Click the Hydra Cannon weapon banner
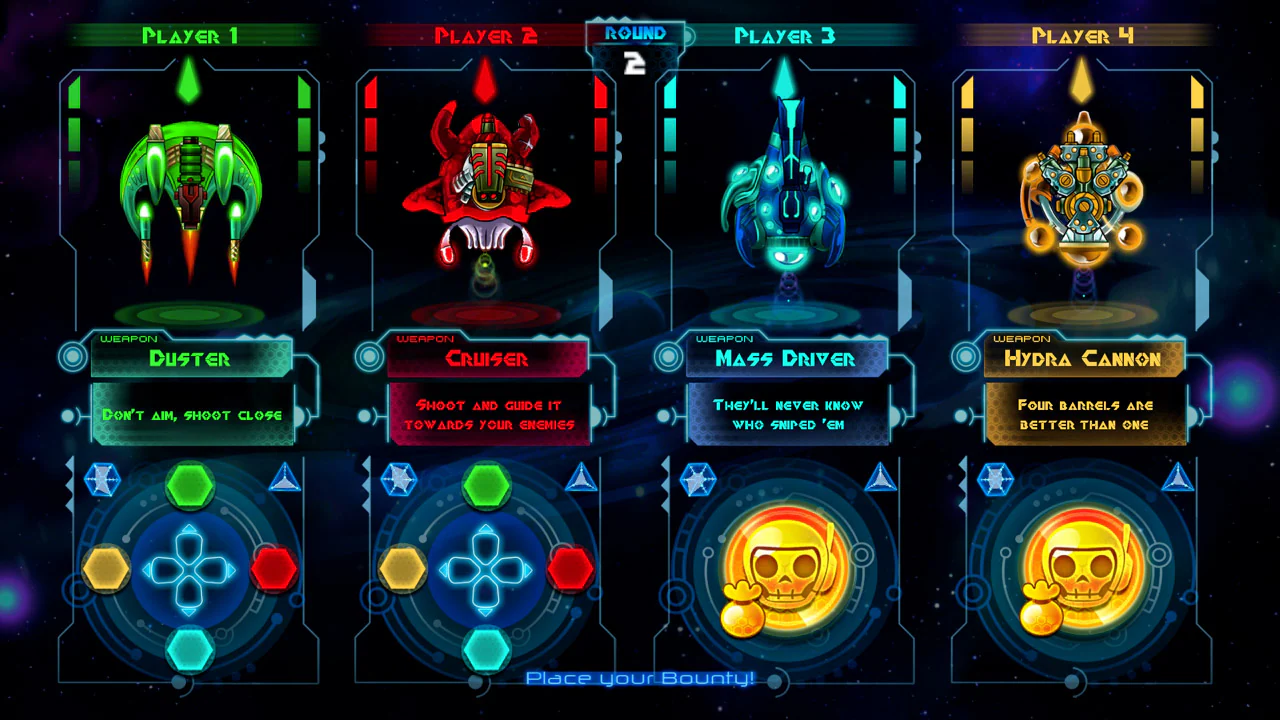The image size is (1280, 720). pos(1083,359)
